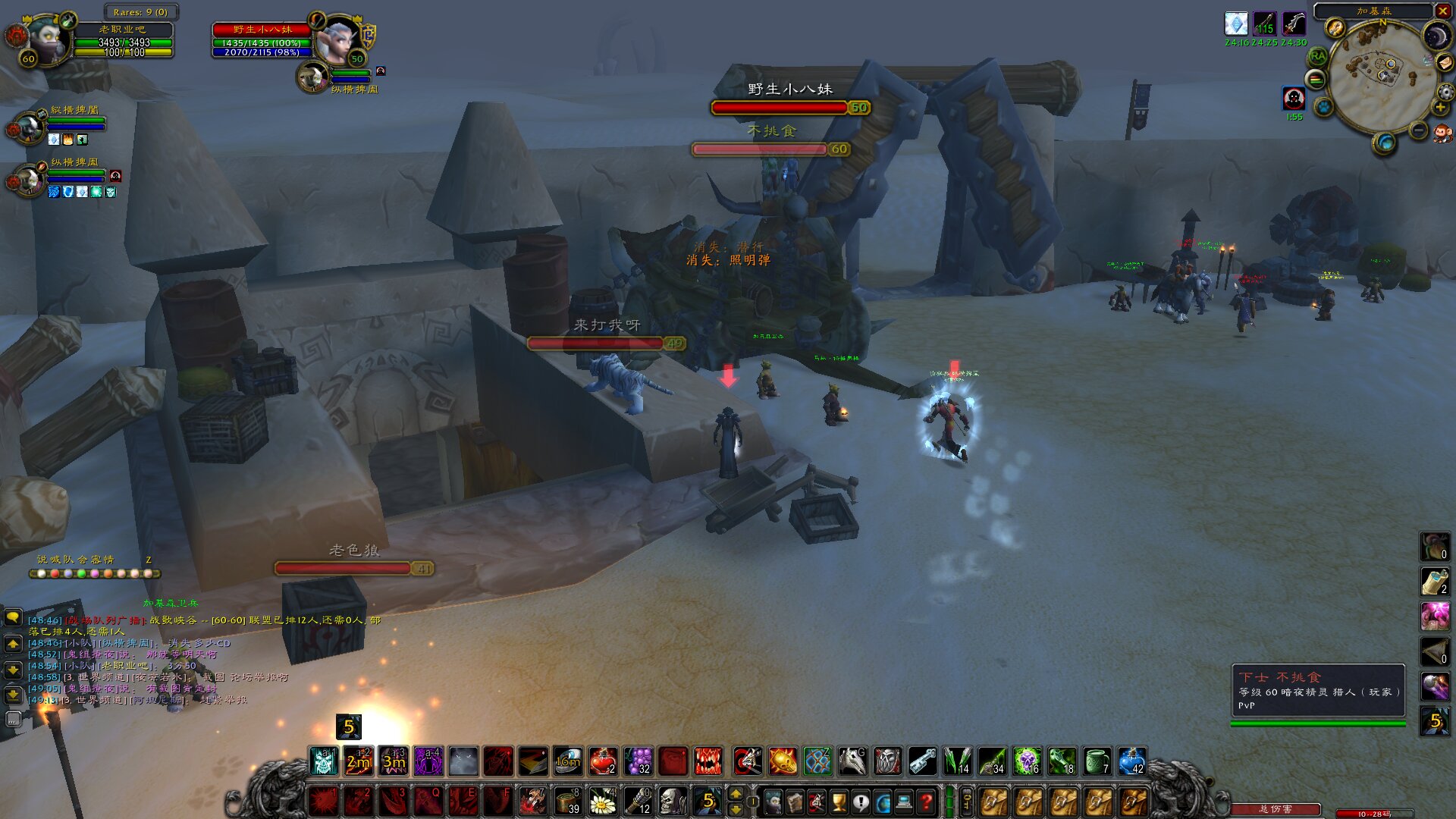Select a colored dot above the chat tab
1456x819 pixels.
[x=42, y=573]
